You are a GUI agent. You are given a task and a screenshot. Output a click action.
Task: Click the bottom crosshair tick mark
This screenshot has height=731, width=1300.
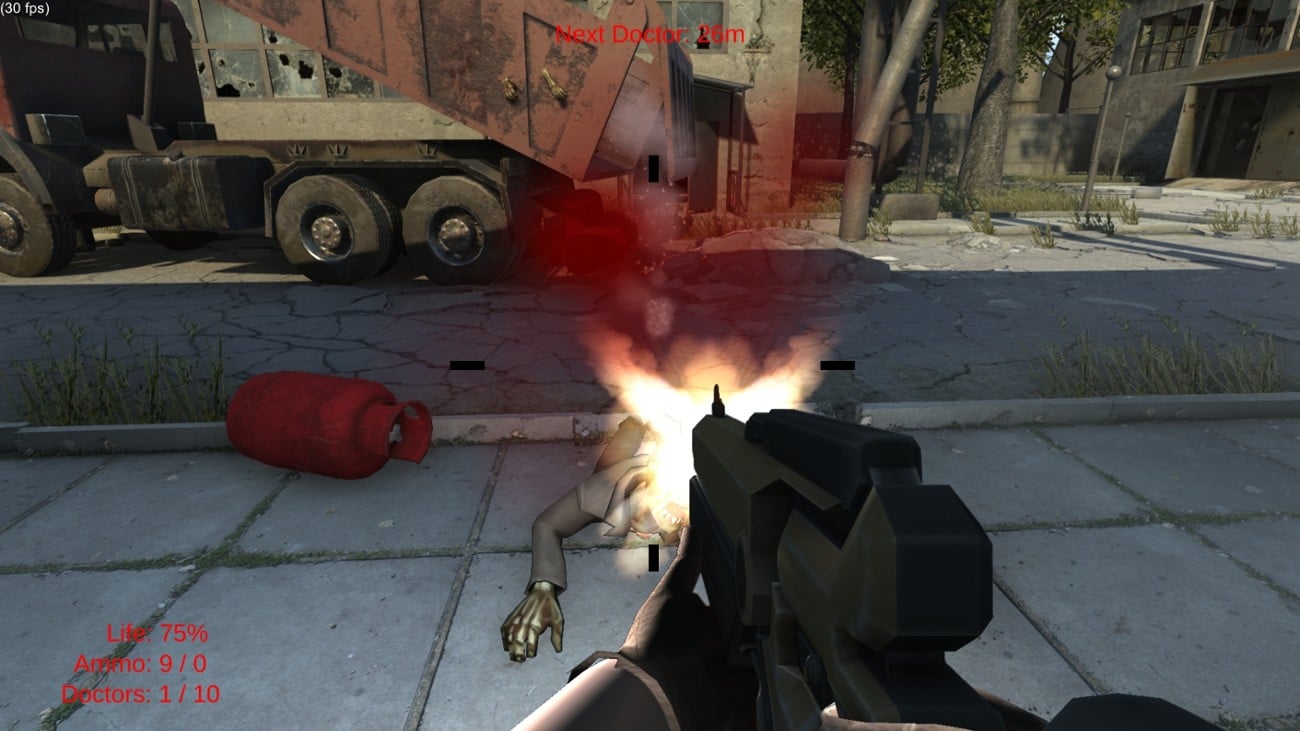coord(655,556)
